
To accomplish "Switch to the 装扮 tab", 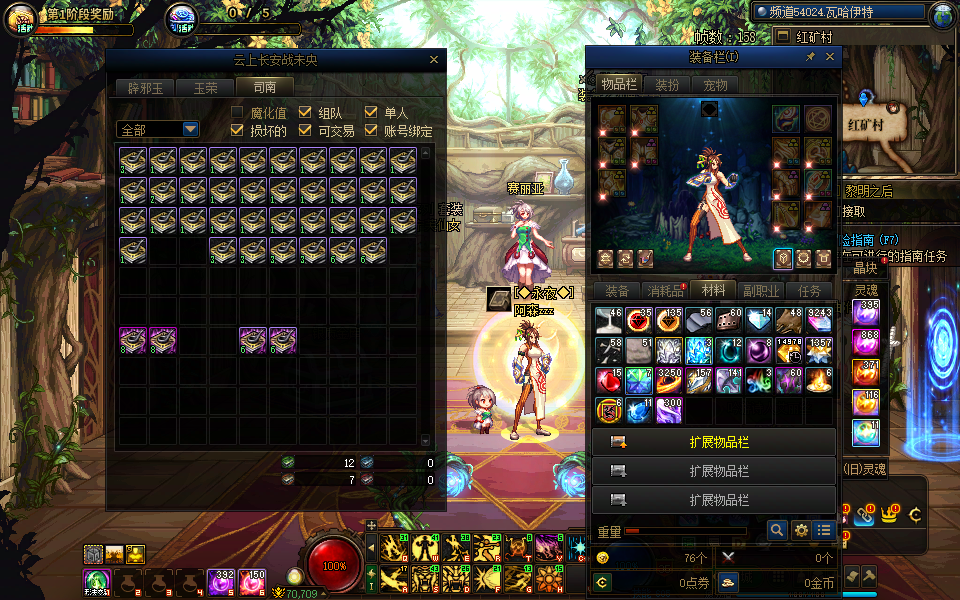I will pos(666,85).
